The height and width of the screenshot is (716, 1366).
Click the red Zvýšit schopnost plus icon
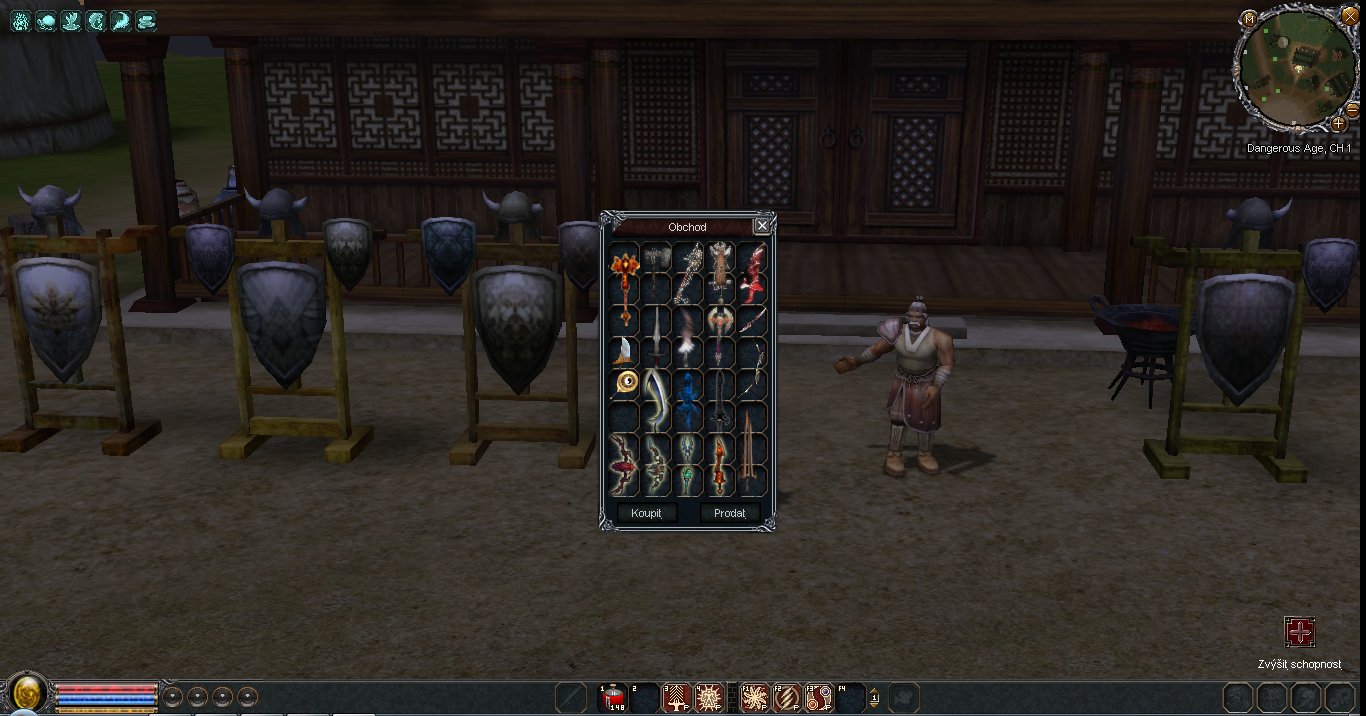pyautogui.click(x=1299, y=632)
